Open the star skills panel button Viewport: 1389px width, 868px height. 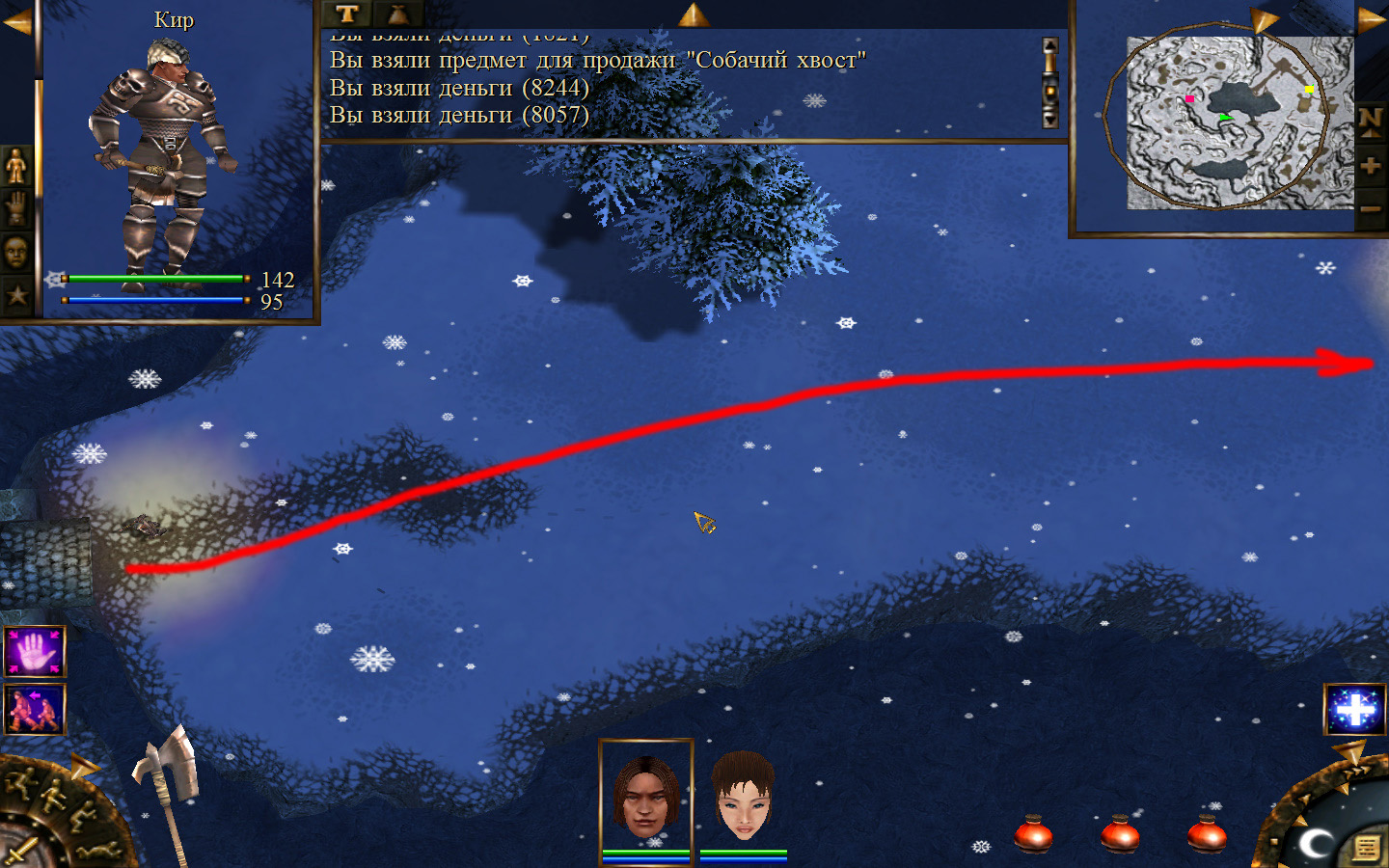tap(16, 295)
